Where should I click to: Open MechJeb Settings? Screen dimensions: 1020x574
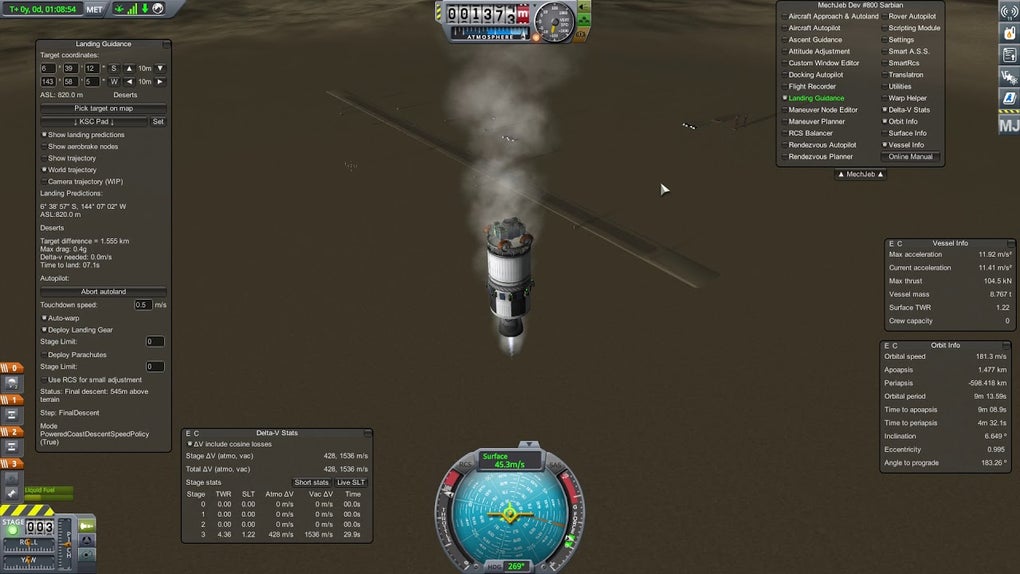901,40
